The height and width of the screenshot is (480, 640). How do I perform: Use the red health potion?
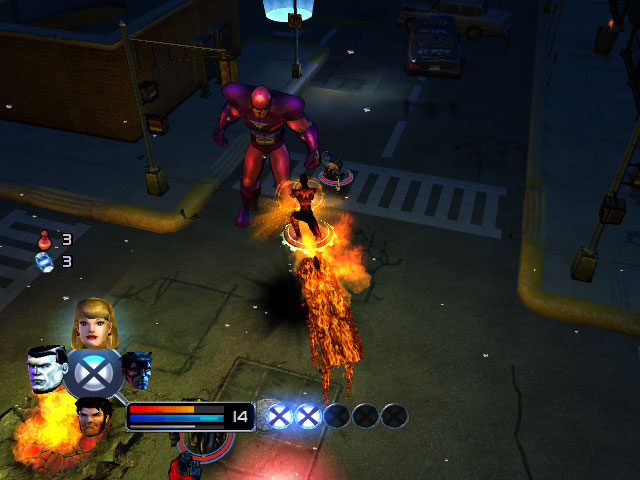click(45, 240)
